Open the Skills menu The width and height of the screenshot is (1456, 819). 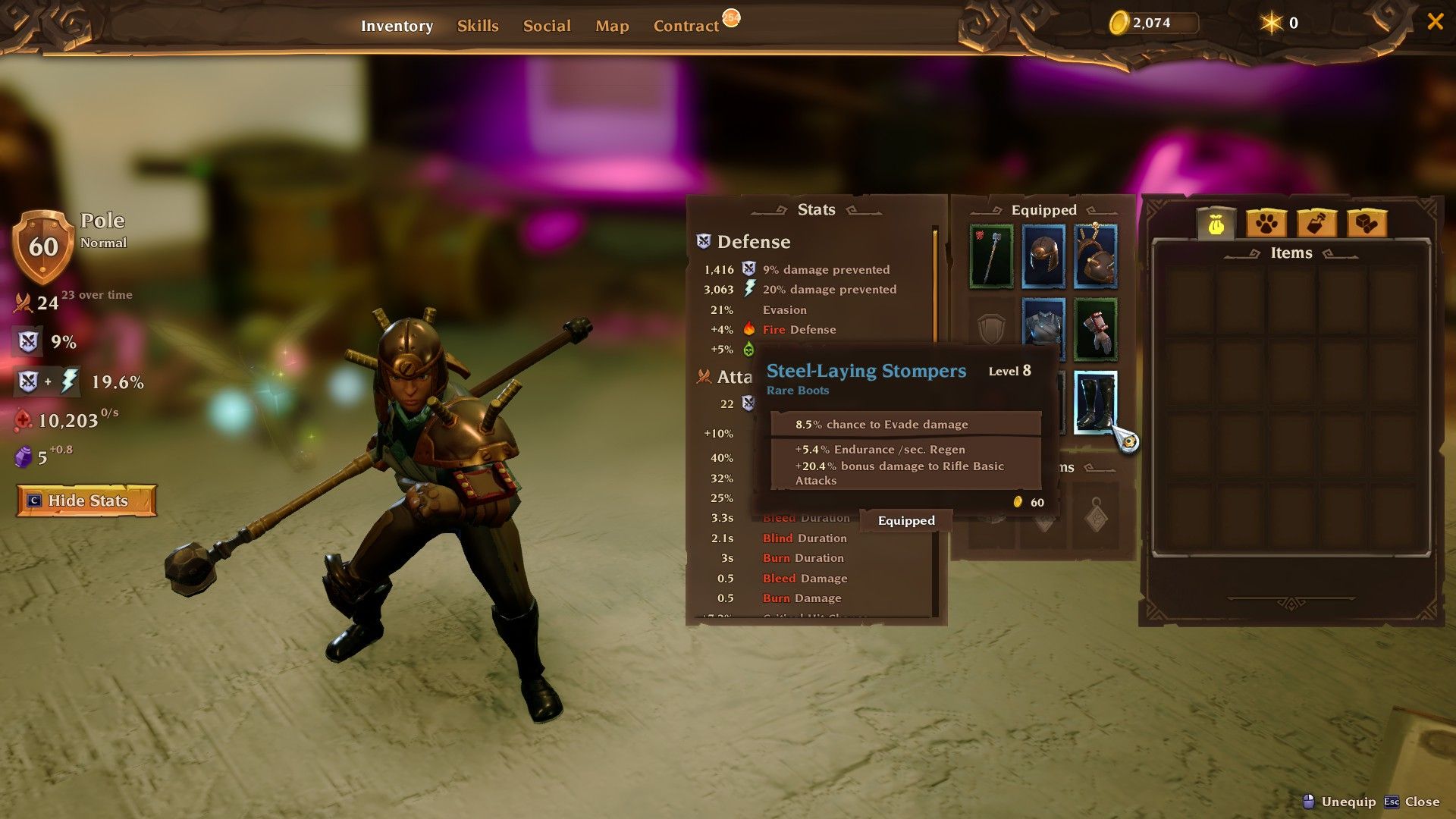[x=478, y=25]
